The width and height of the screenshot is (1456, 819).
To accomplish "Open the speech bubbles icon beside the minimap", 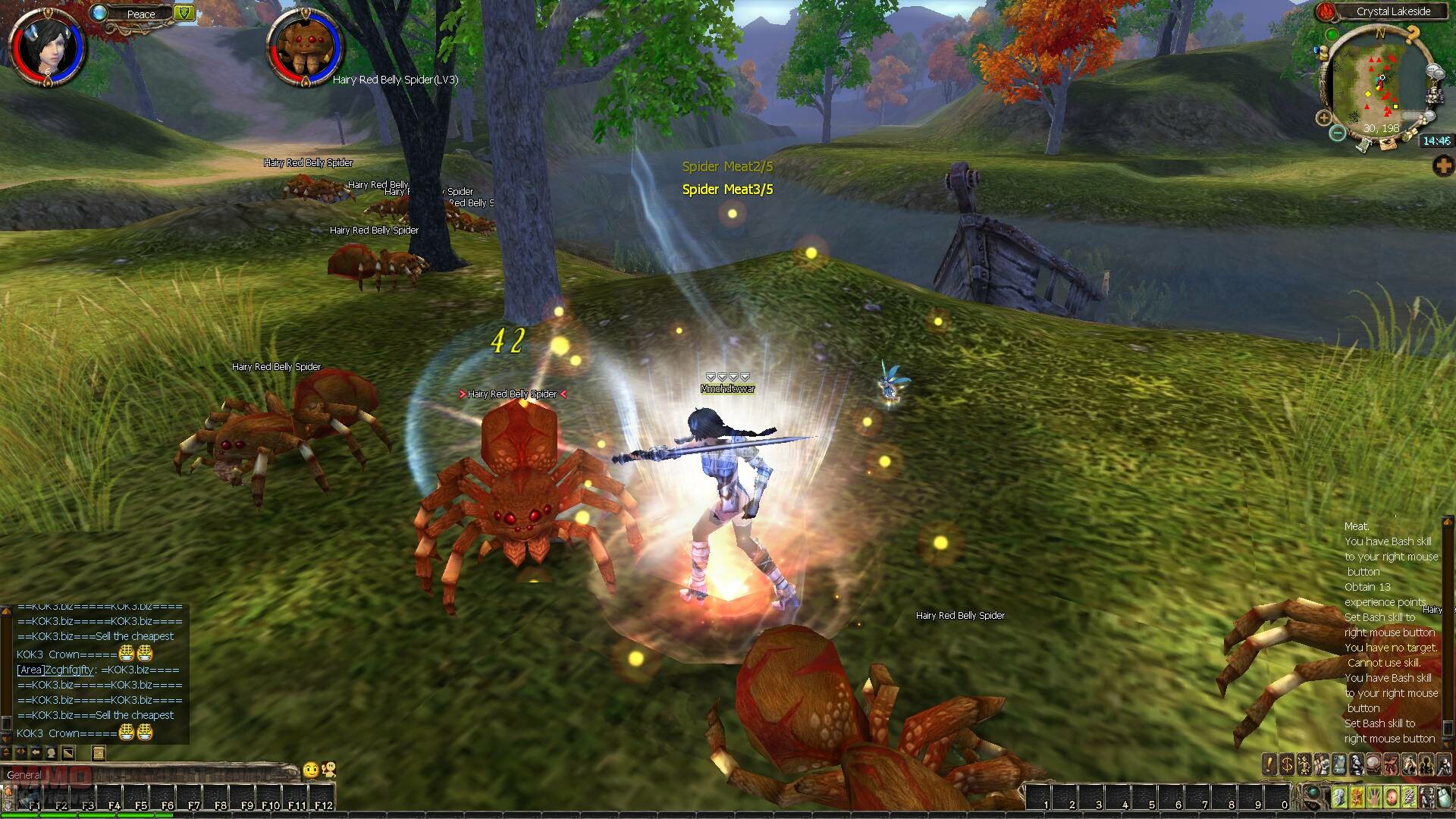I will click(1436, 73).
